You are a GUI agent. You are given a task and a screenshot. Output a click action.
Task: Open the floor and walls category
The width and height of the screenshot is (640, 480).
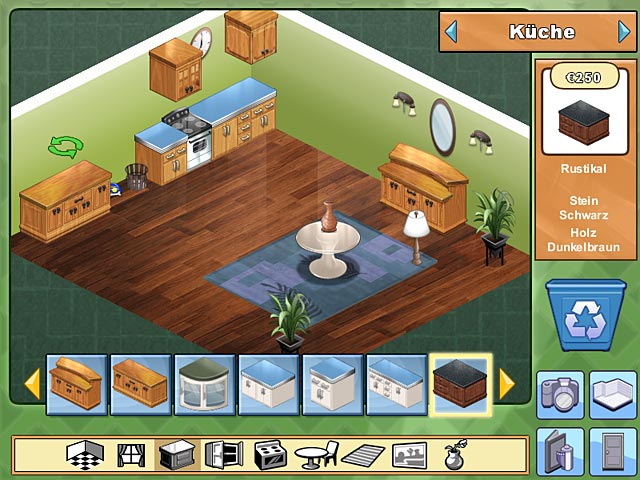click(86, 455)
